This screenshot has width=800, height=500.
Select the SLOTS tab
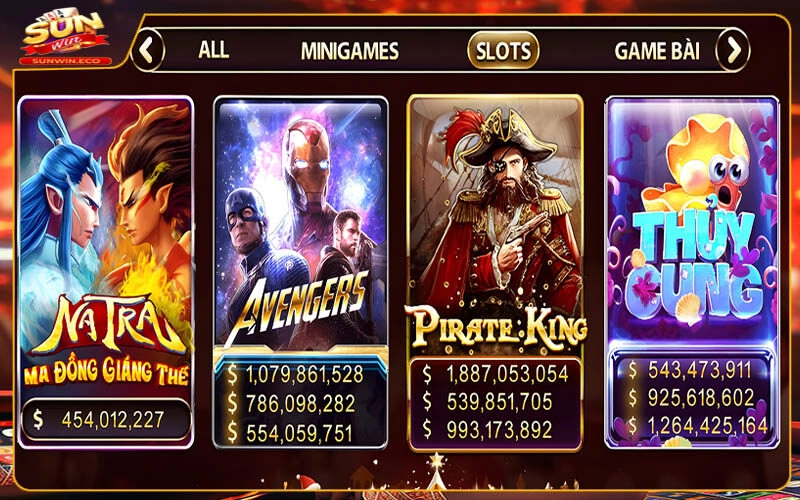(503, 49)
